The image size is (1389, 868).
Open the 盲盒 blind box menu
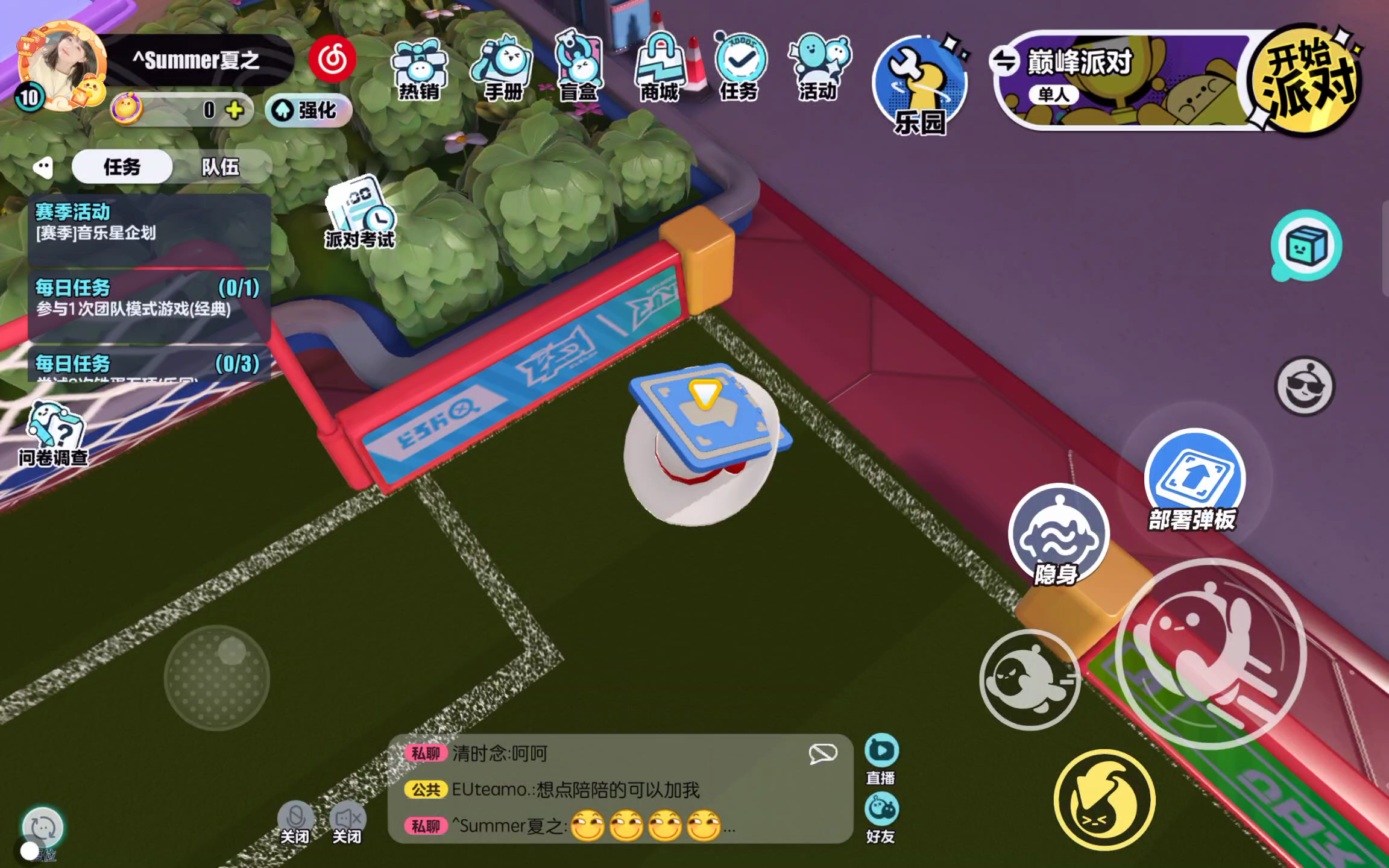tap(579, 68)
